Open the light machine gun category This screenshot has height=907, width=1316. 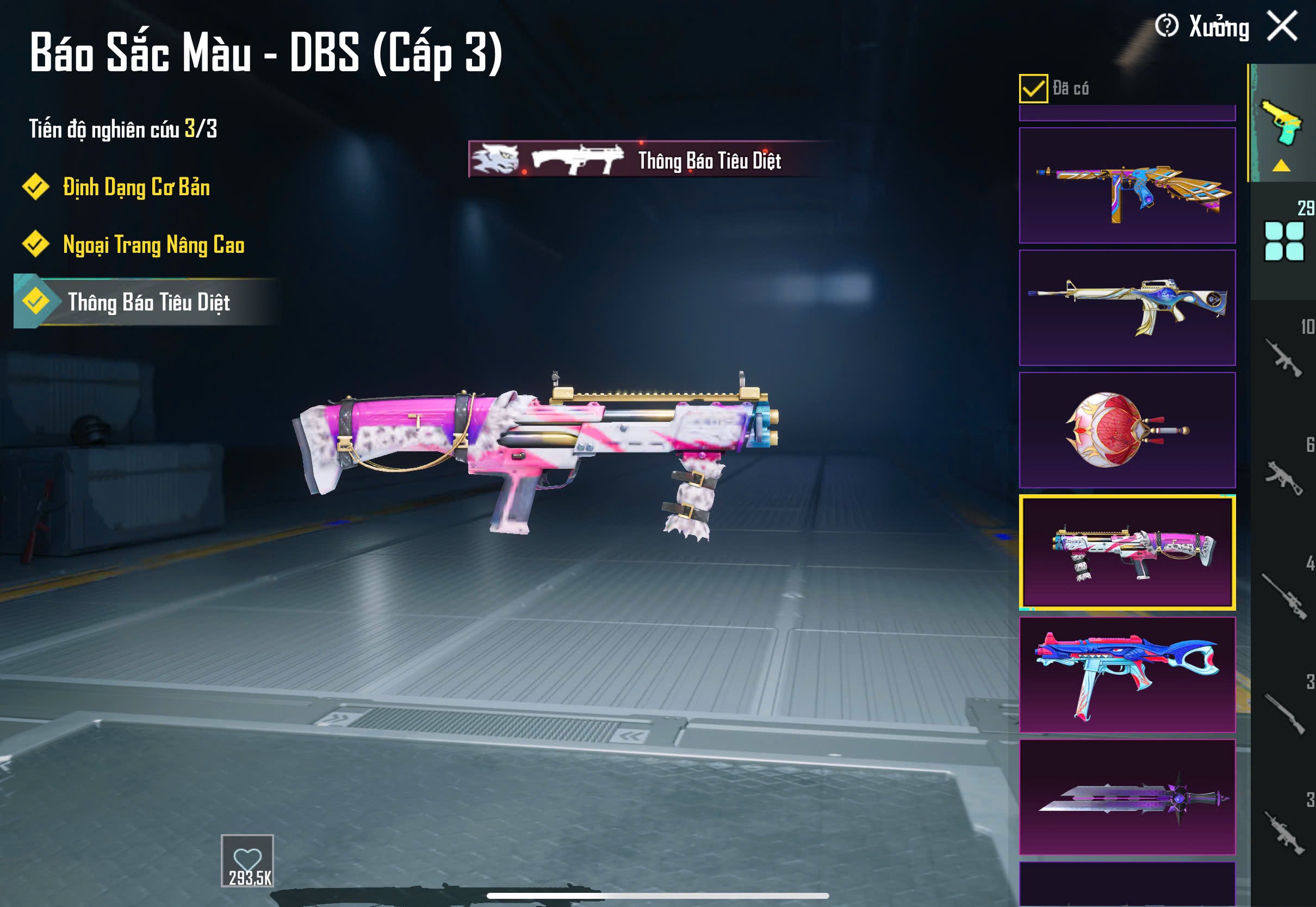tap(1283, 833)
